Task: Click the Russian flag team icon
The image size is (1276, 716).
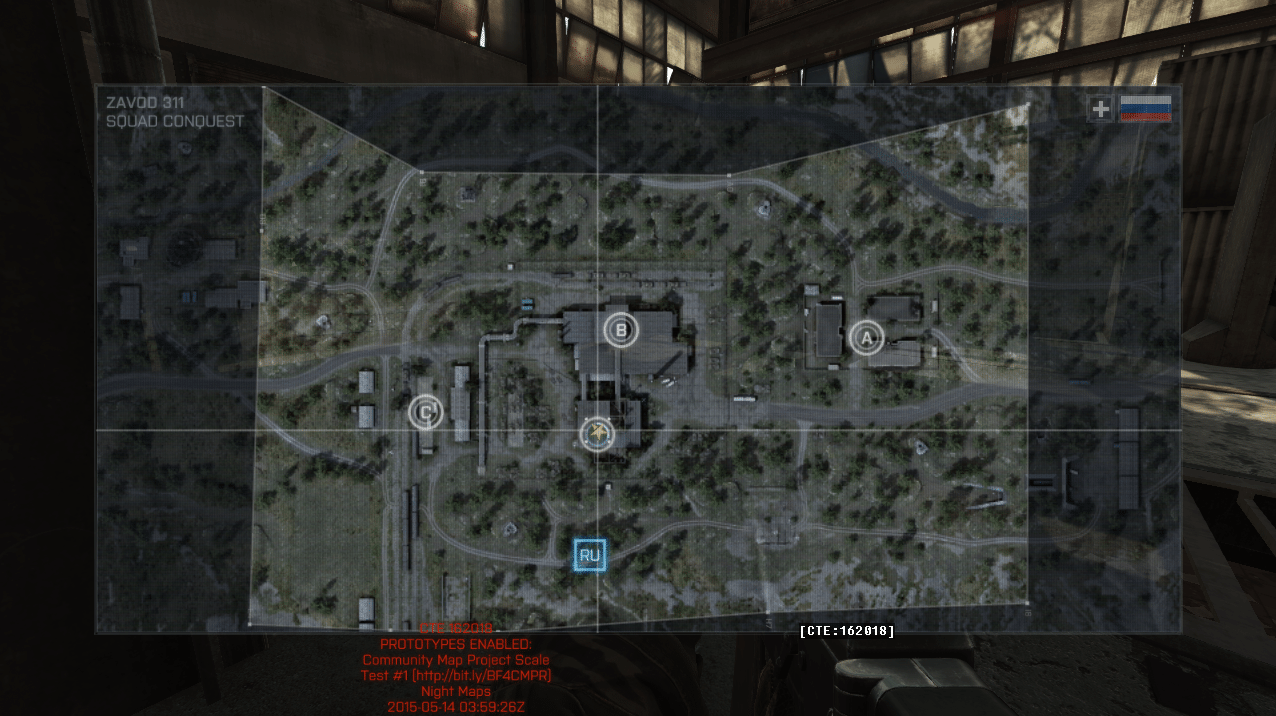Action: click(1146, 109)
